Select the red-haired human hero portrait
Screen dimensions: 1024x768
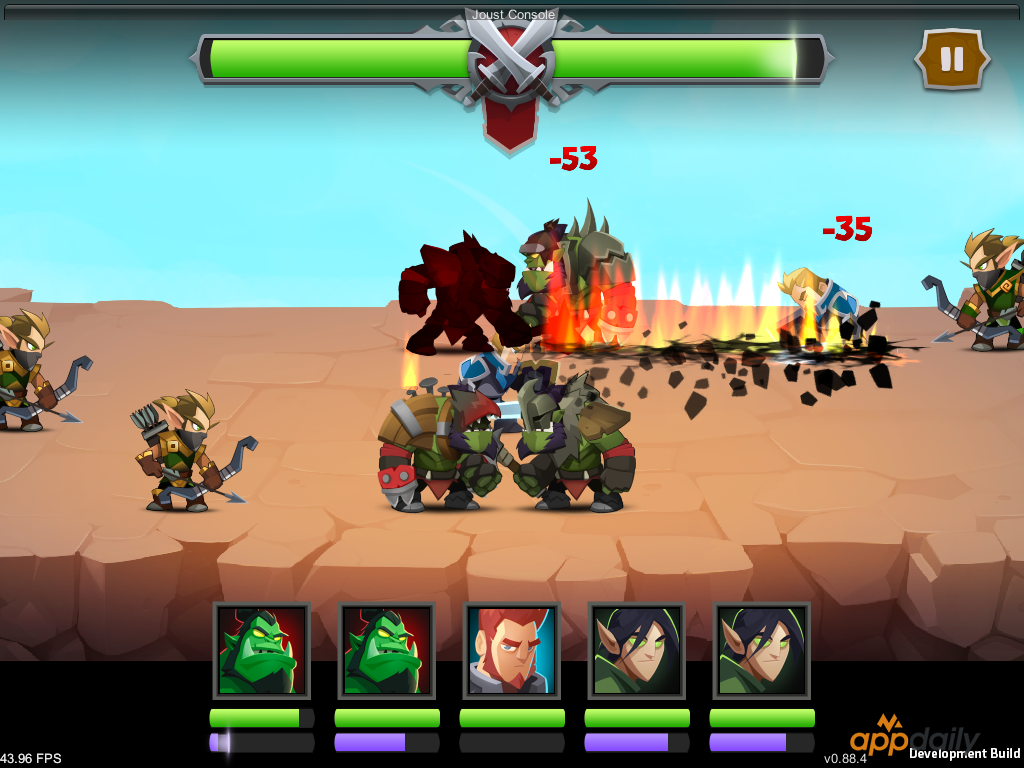[x=512, y=650]
